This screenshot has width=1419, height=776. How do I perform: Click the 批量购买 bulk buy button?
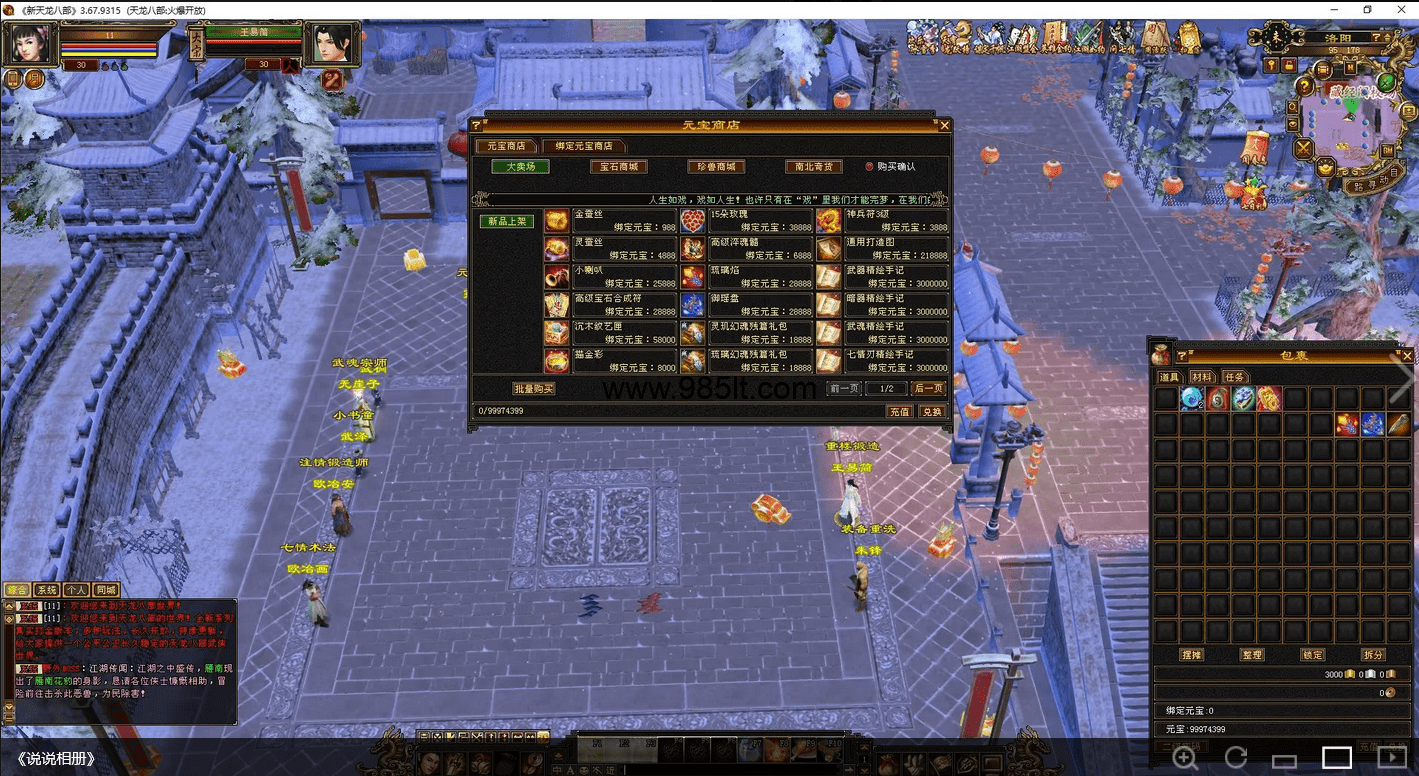click(x=533, y=388)
